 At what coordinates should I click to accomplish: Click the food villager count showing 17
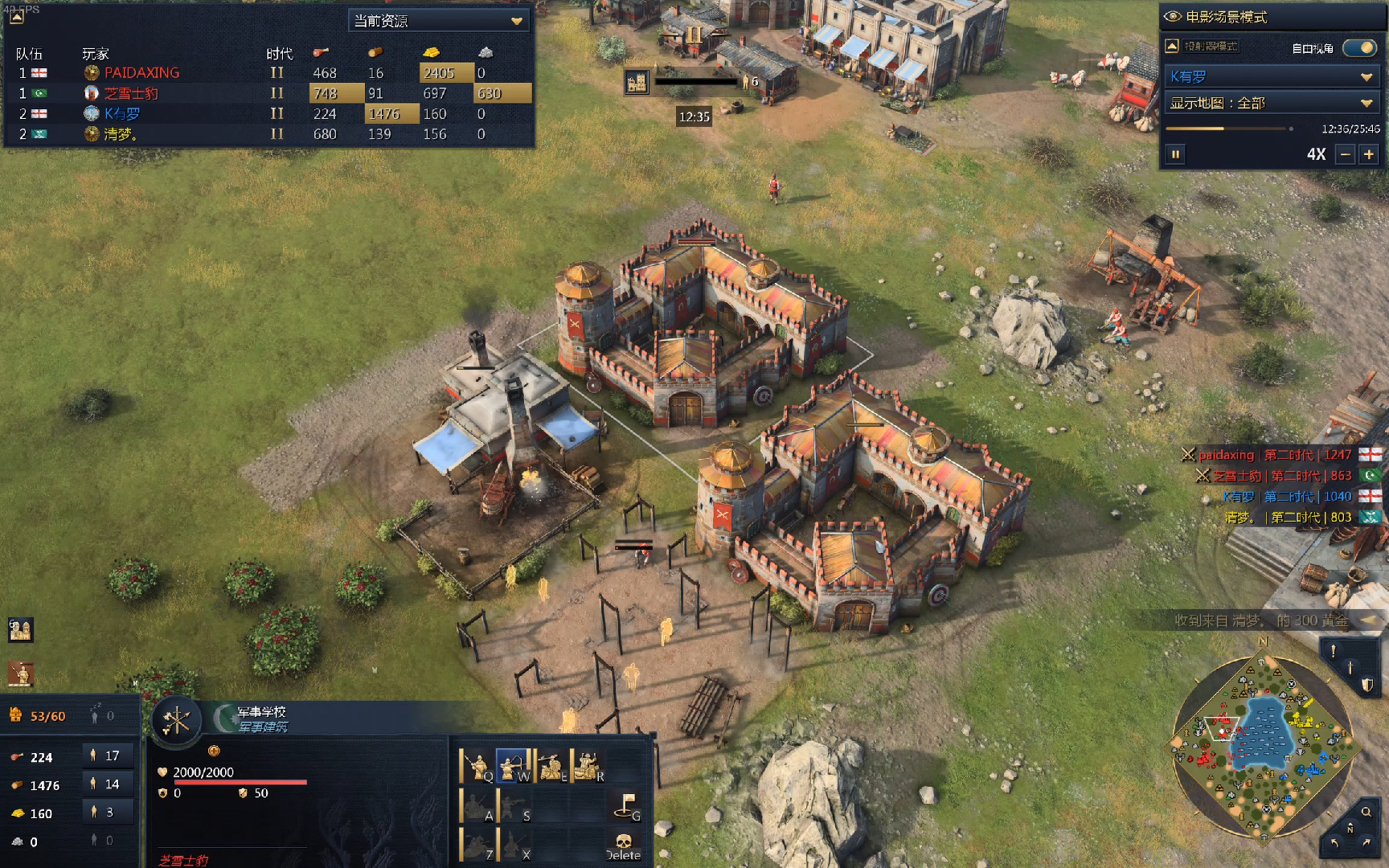point(108,755)
